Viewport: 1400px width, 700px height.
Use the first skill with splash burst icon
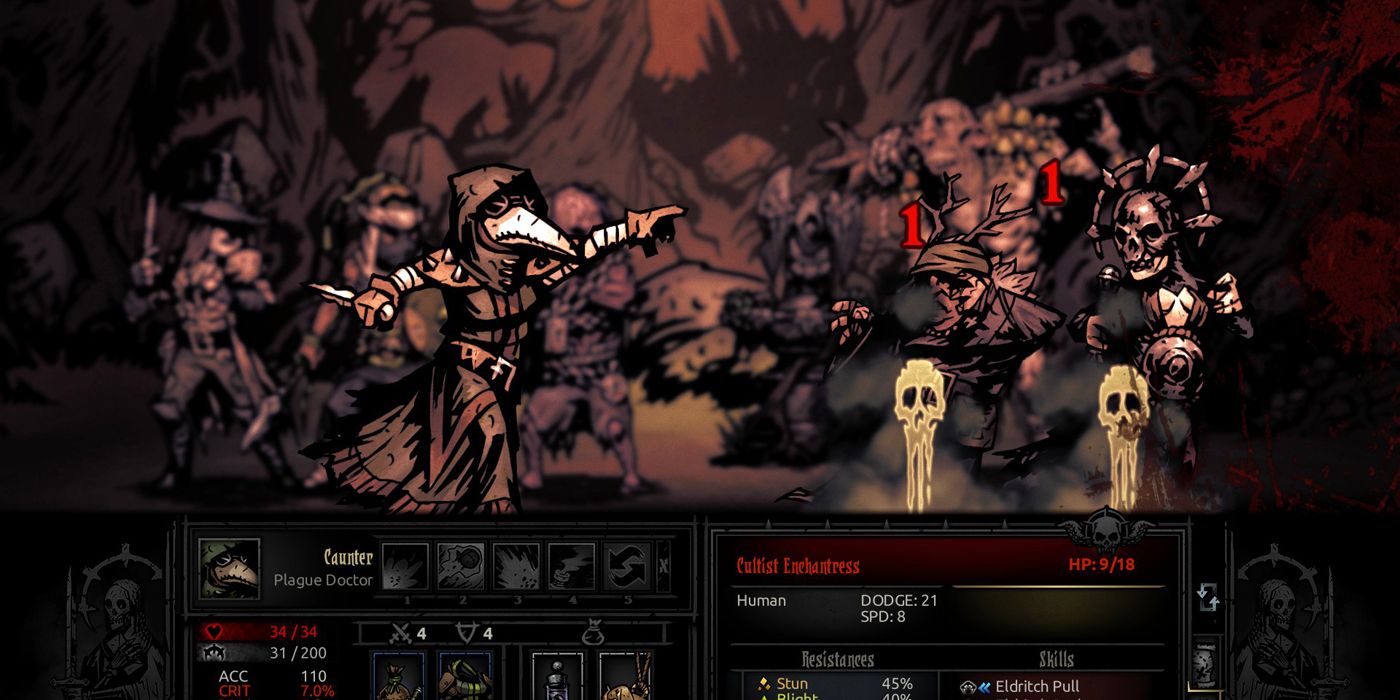point(406,567)
